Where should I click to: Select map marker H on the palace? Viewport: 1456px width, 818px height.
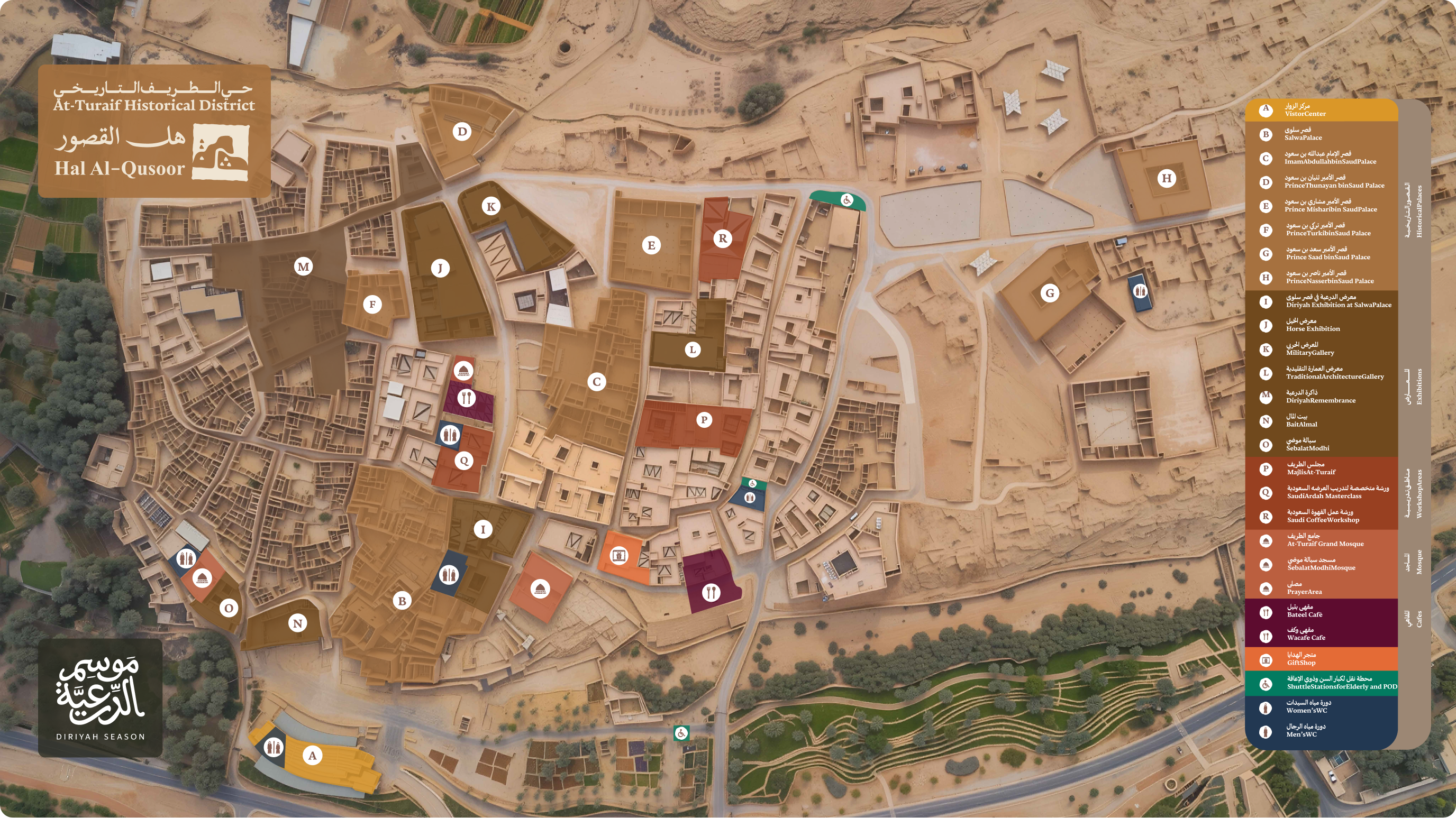click(1166, 179)
